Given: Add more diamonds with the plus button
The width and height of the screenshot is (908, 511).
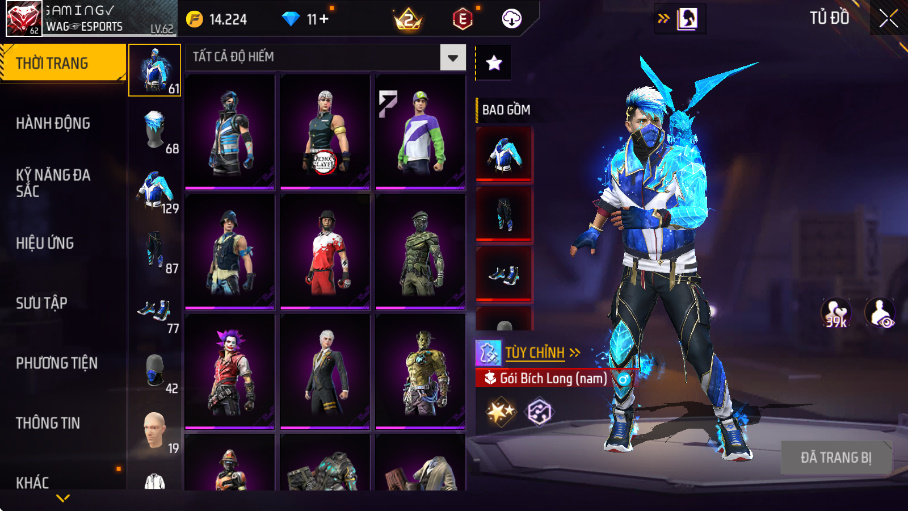Looking at the screenshot, I should click(x=322, y=19).
